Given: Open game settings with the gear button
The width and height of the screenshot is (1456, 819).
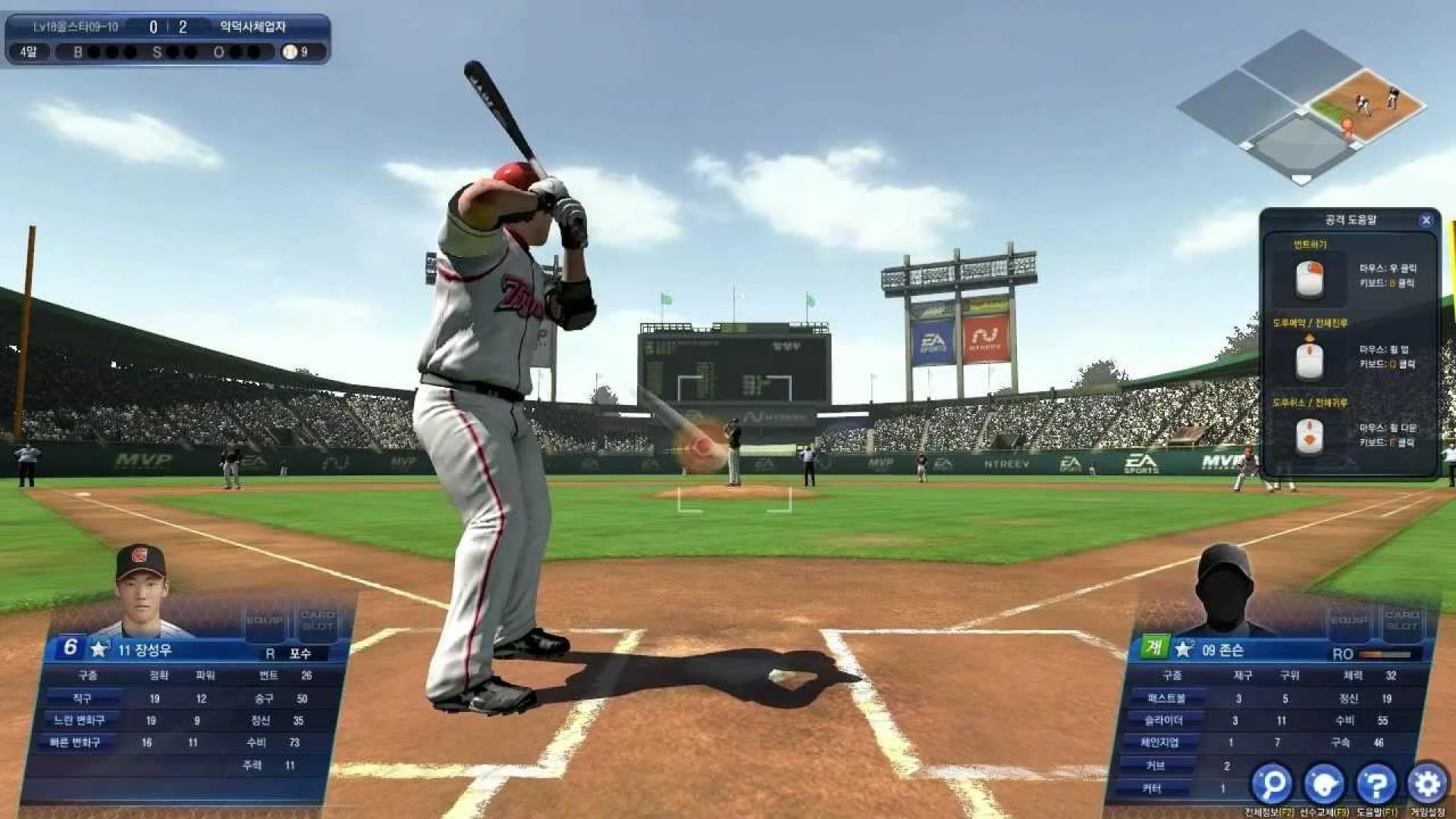Looking at the screenshot, I should click(1427, 783).
